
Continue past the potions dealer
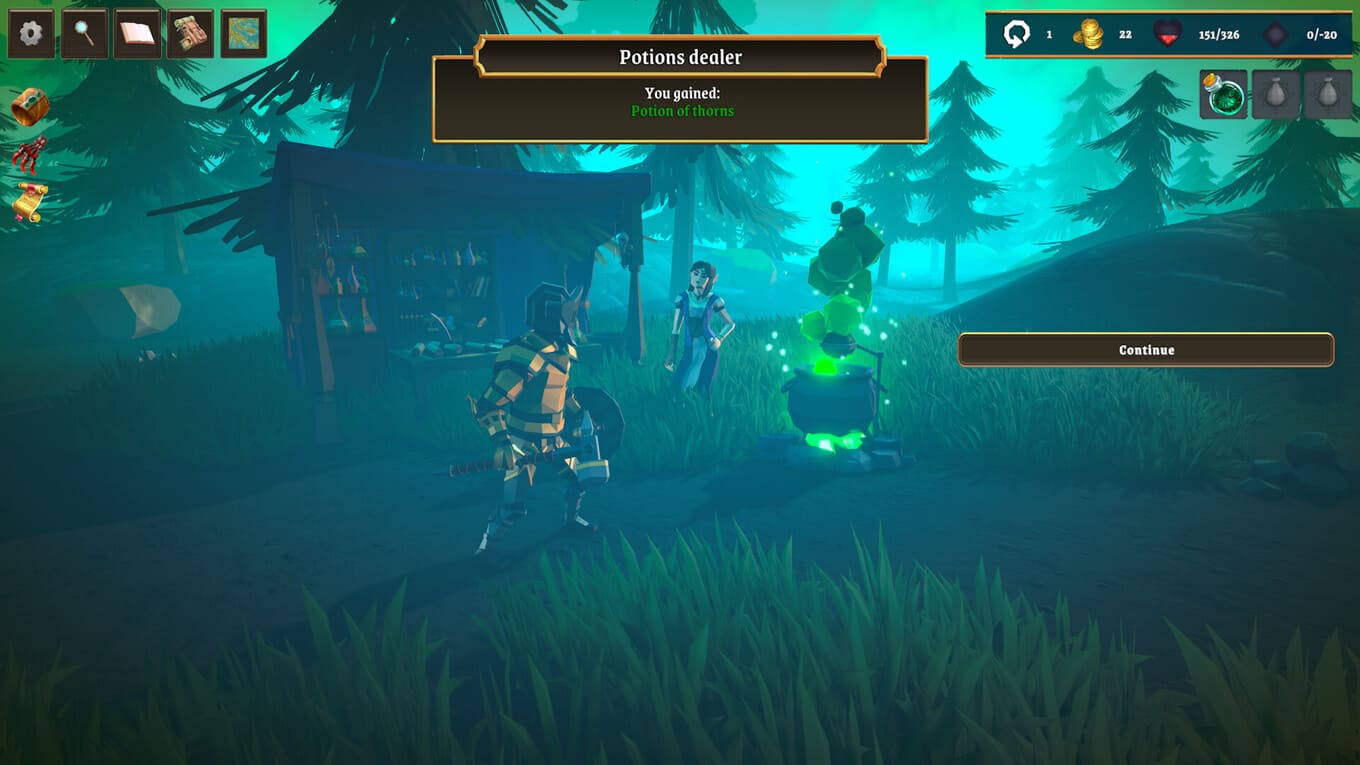(1146, 350)
